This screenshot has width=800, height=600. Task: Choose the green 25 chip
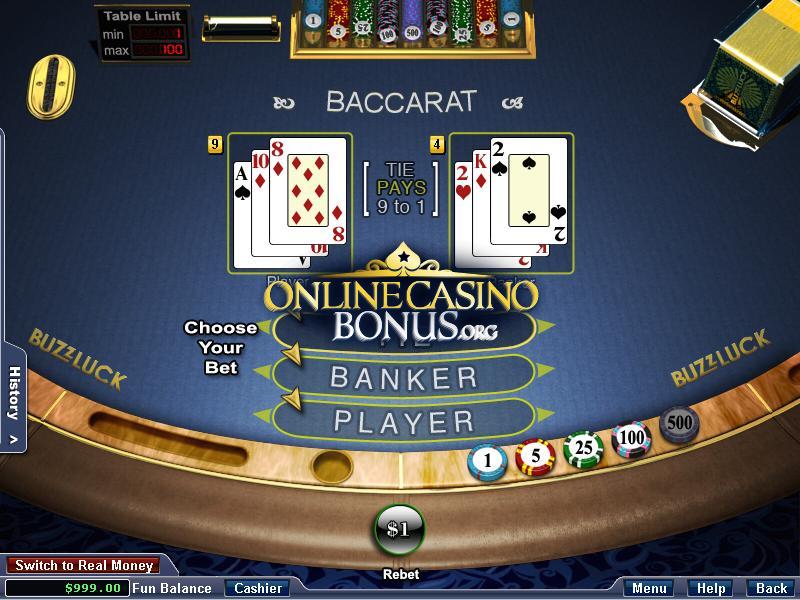click(583, 449)
